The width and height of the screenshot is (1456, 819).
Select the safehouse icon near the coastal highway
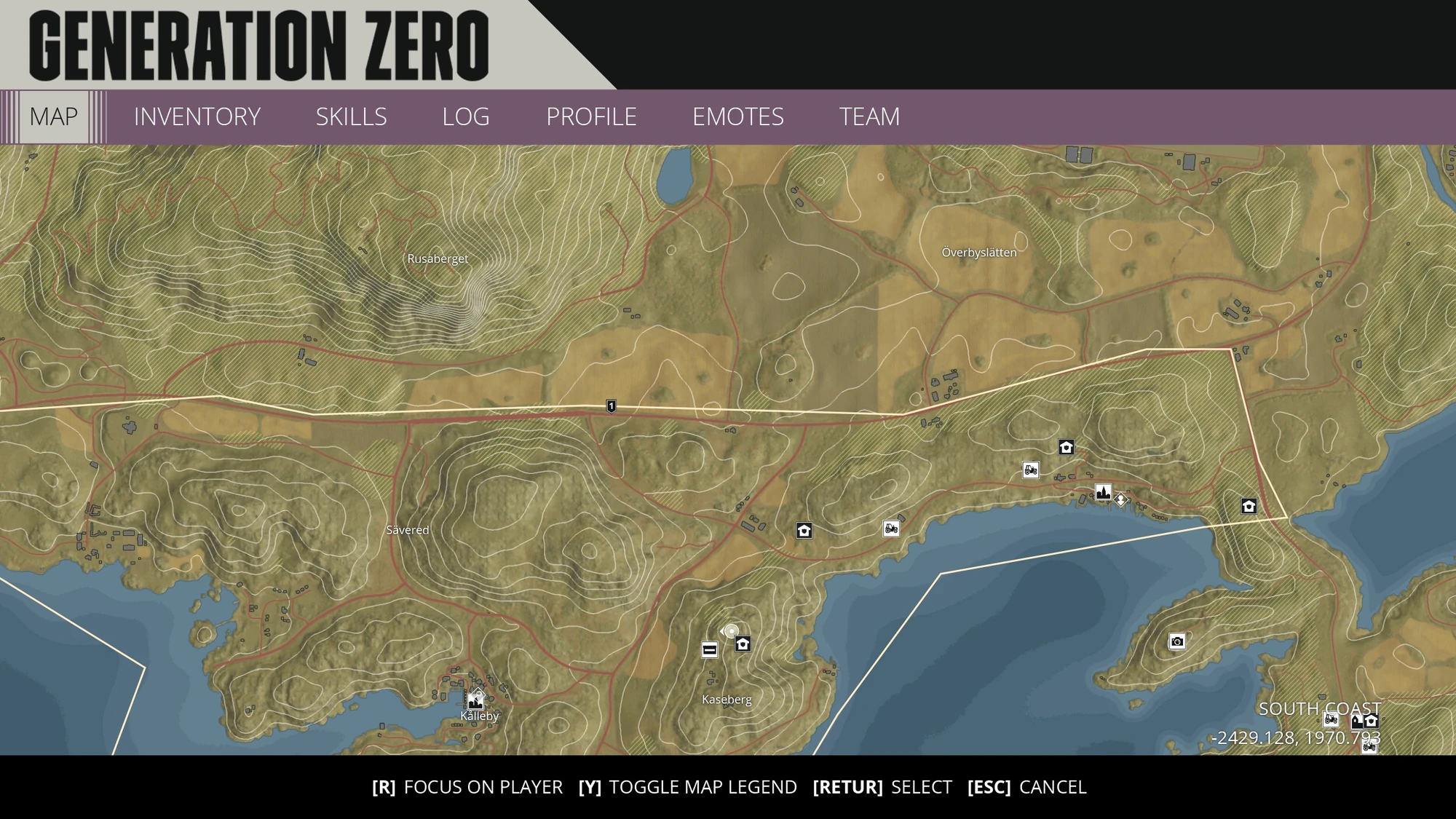[1065, 448]
